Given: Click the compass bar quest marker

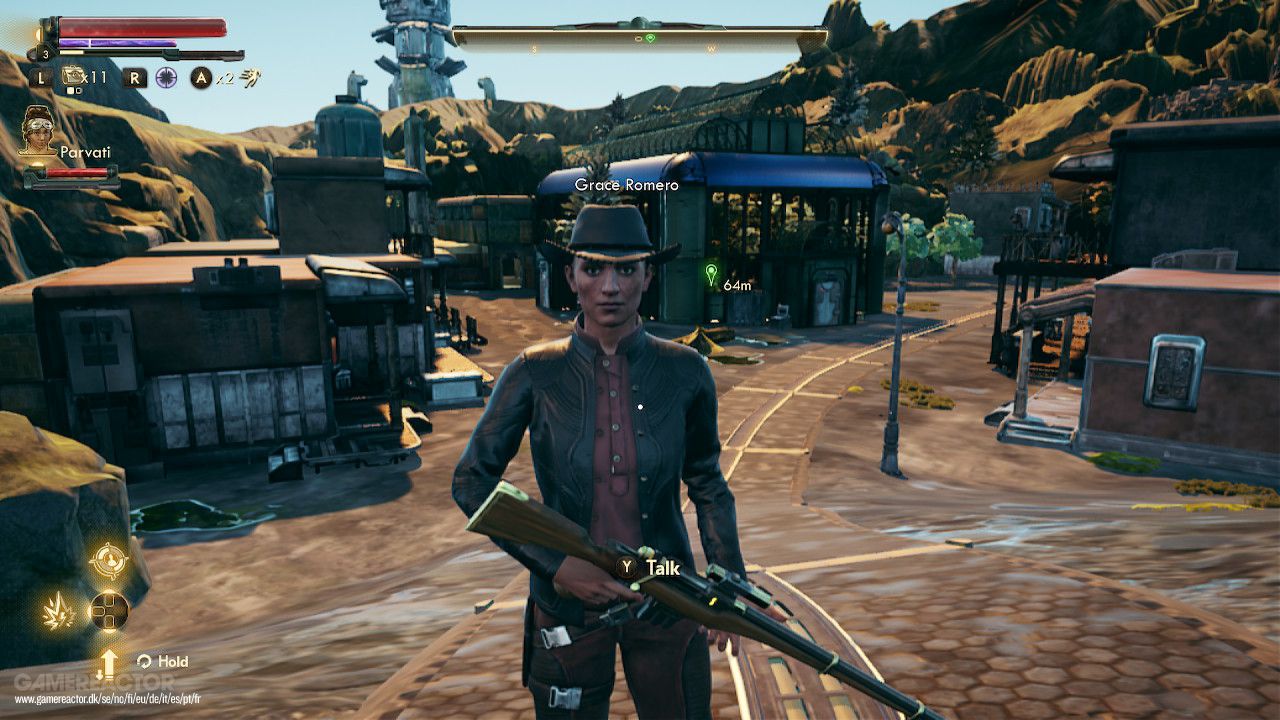Looking at the screenshot, I should pos(650,38).
